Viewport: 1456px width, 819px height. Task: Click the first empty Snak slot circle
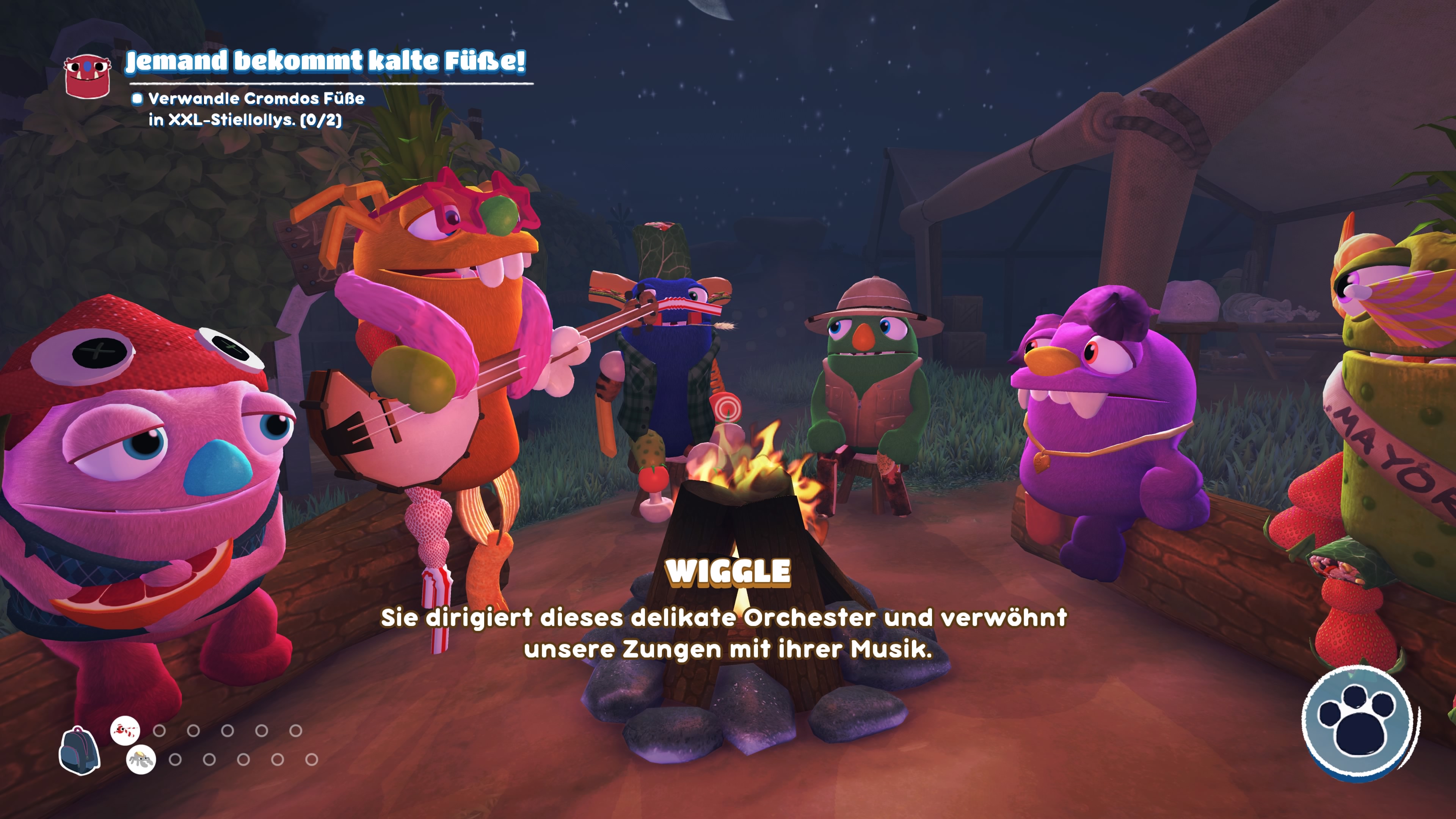tap(159, 731)
